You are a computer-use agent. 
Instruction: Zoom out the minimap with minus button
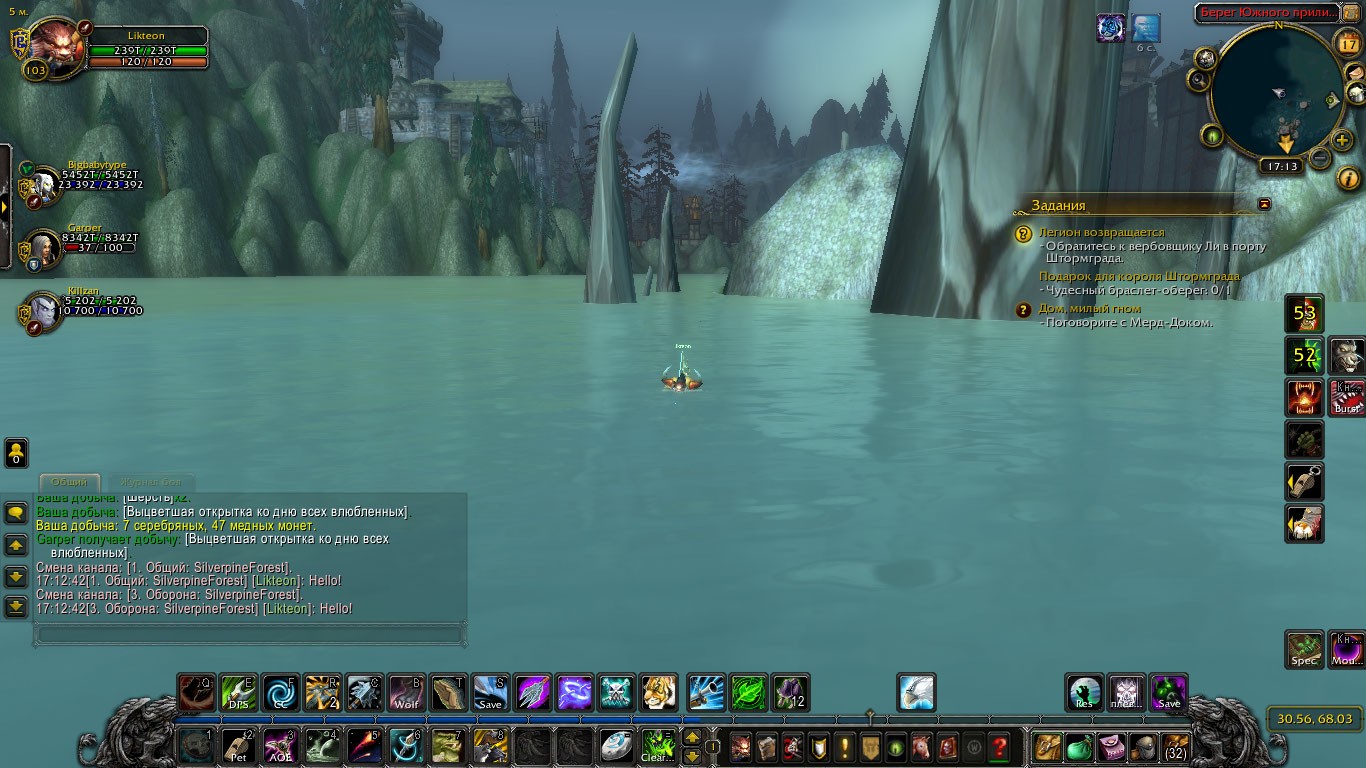[1320, 158]
